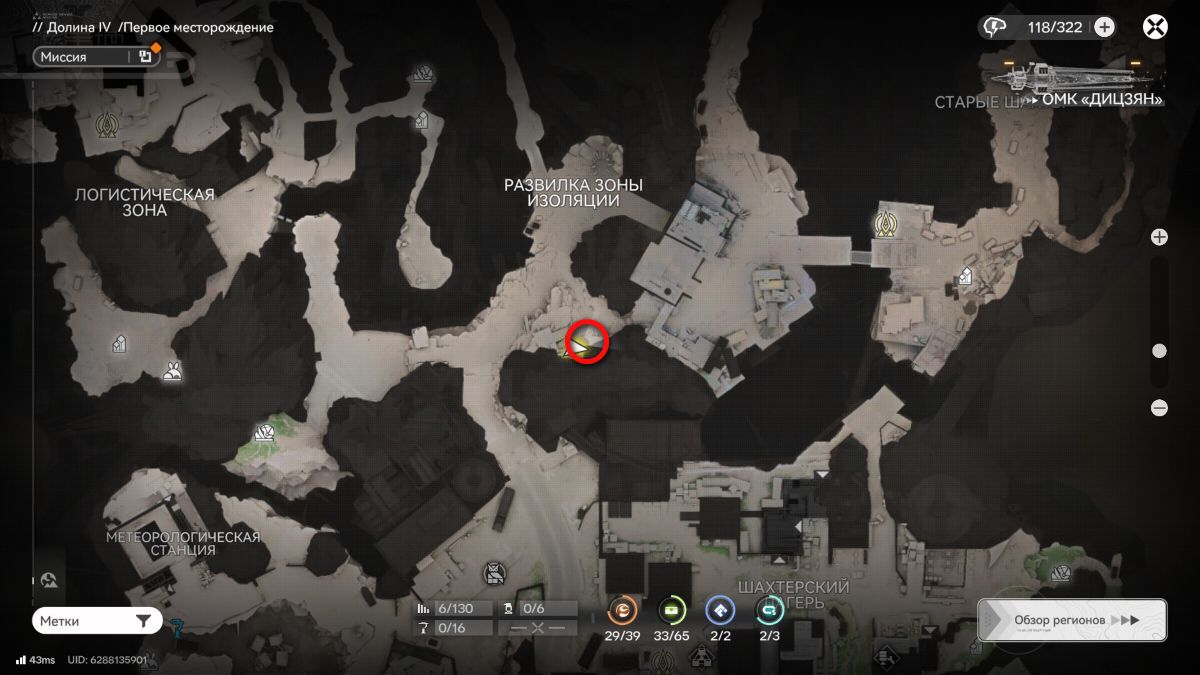This screenshot has height=675, width=1200.
Task: Add stamina with the plus button
Action: pyautogui.click(x=1104, y=27)
